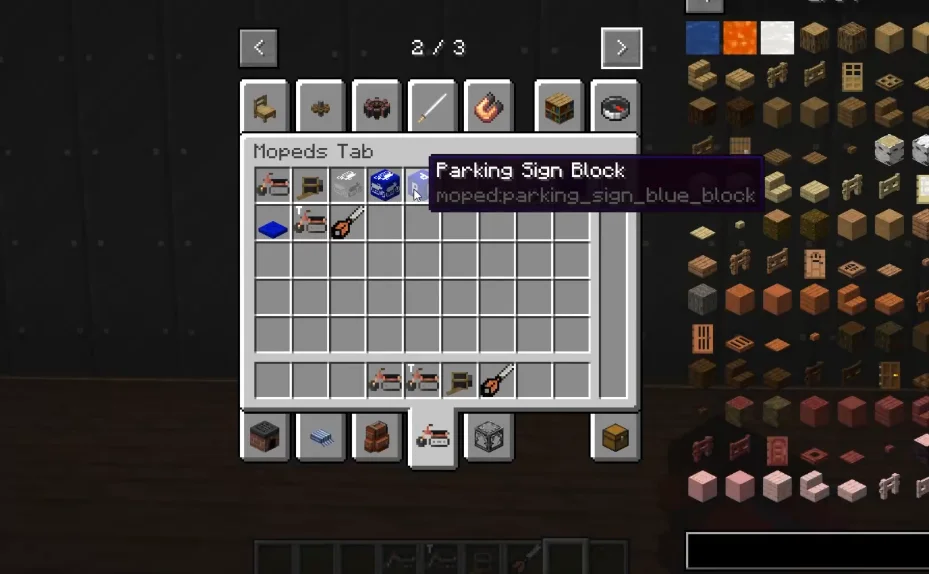Choose the white snow block in item list
Viewport: 929px width, 574px height.
[x=777, y=38]
